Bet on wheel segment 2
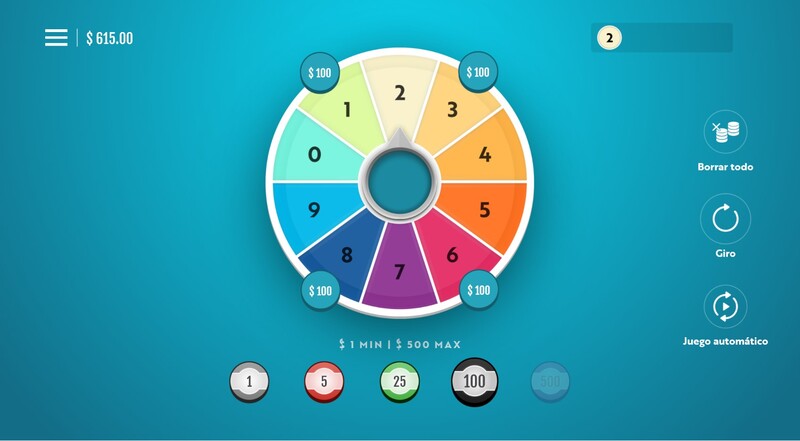This screenshot has height=441, width=800. pyautogui.click(x=400, y=93)
